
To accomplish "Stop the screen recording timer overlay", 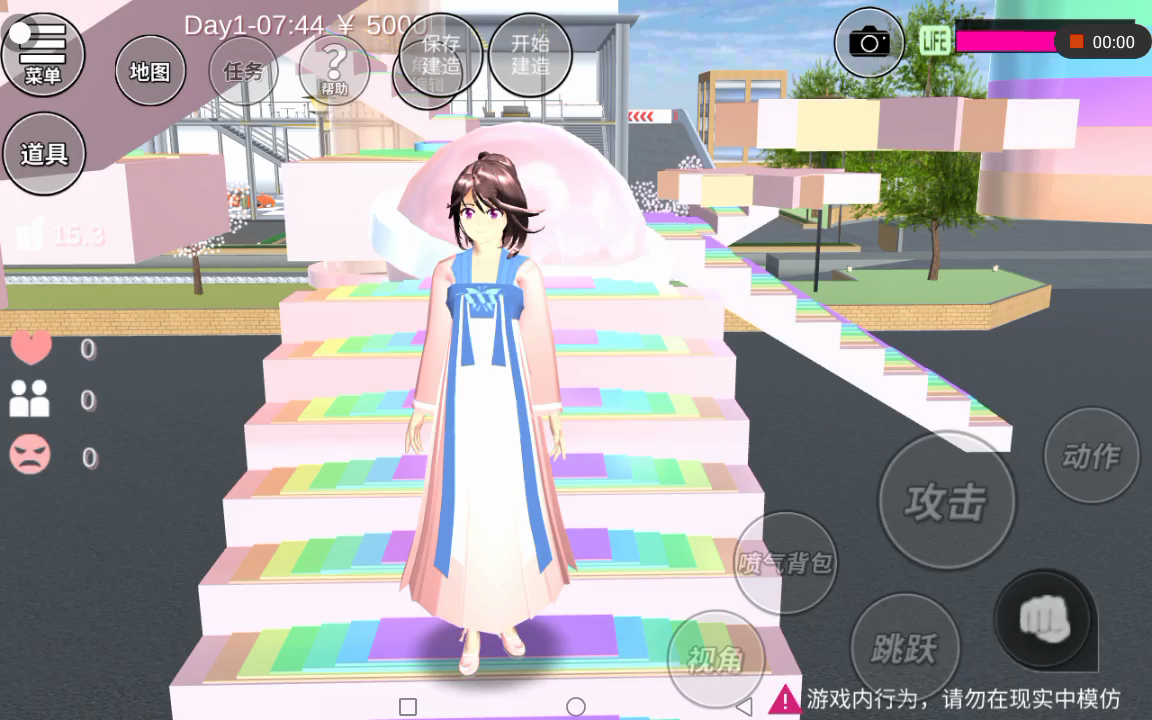I will point(1077,42).
